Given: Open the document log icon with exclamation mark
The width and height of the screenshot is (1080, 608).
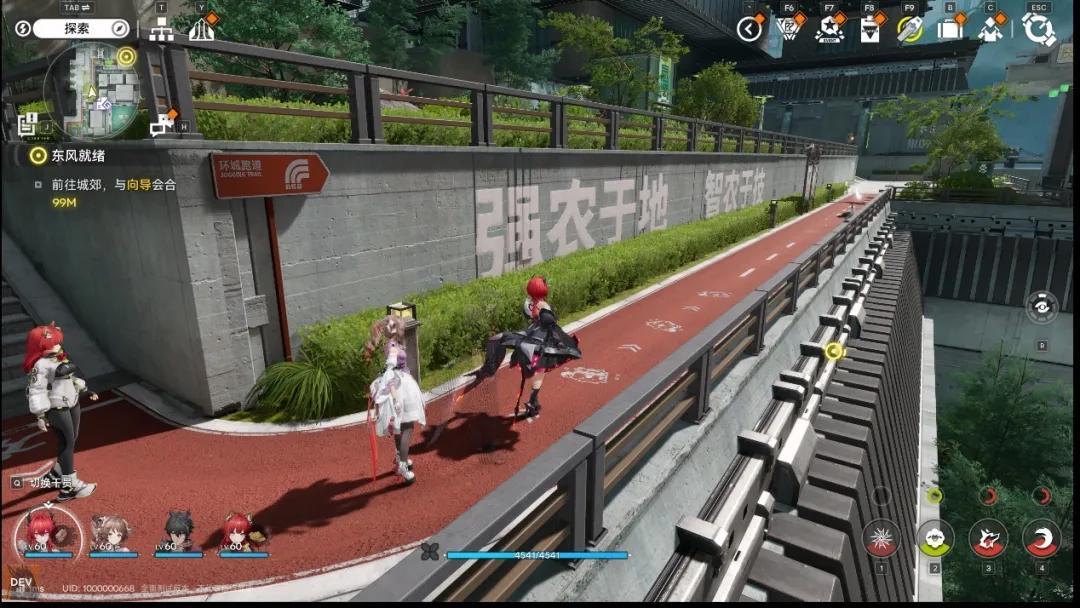Looking at the screenshot, I should pyautogui.click(x=28, y=124).
